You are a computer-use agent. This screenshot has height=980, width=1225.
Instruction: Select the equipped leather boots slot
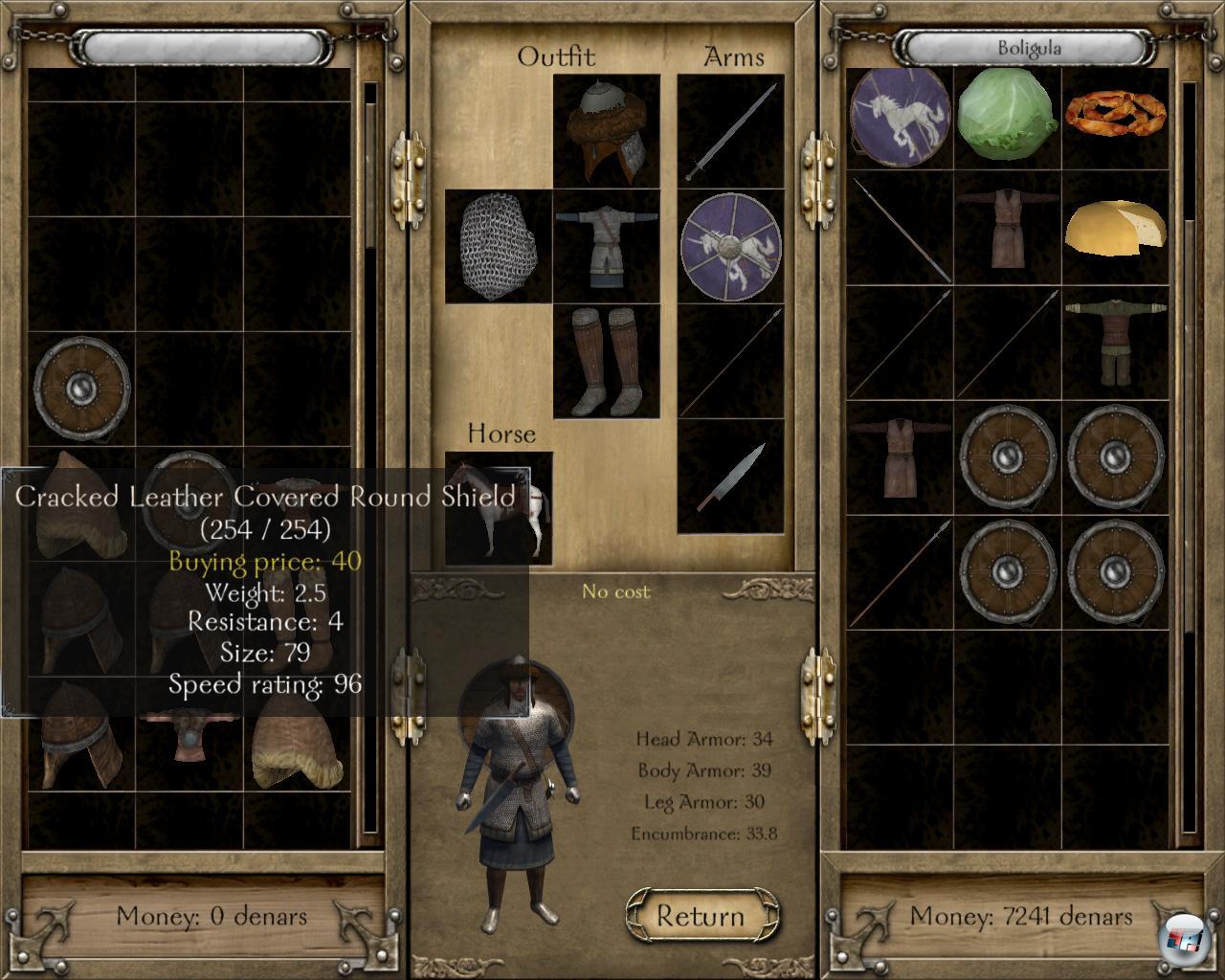tap(607, 362)
